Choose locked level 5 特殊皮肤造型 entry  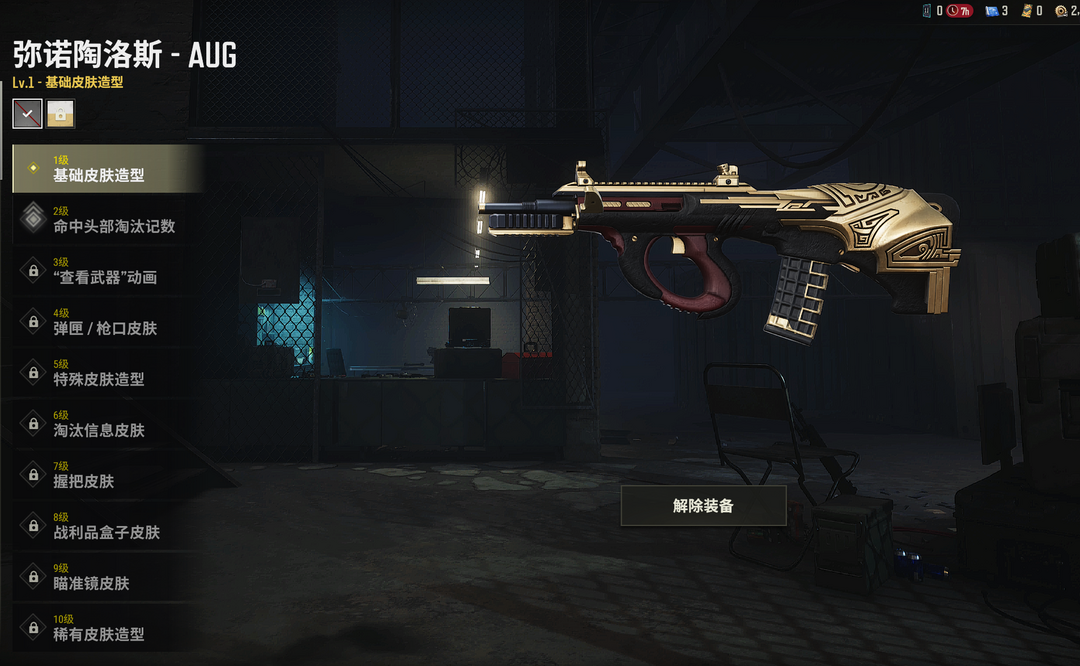pyautogui.click(x=108, y=373)
